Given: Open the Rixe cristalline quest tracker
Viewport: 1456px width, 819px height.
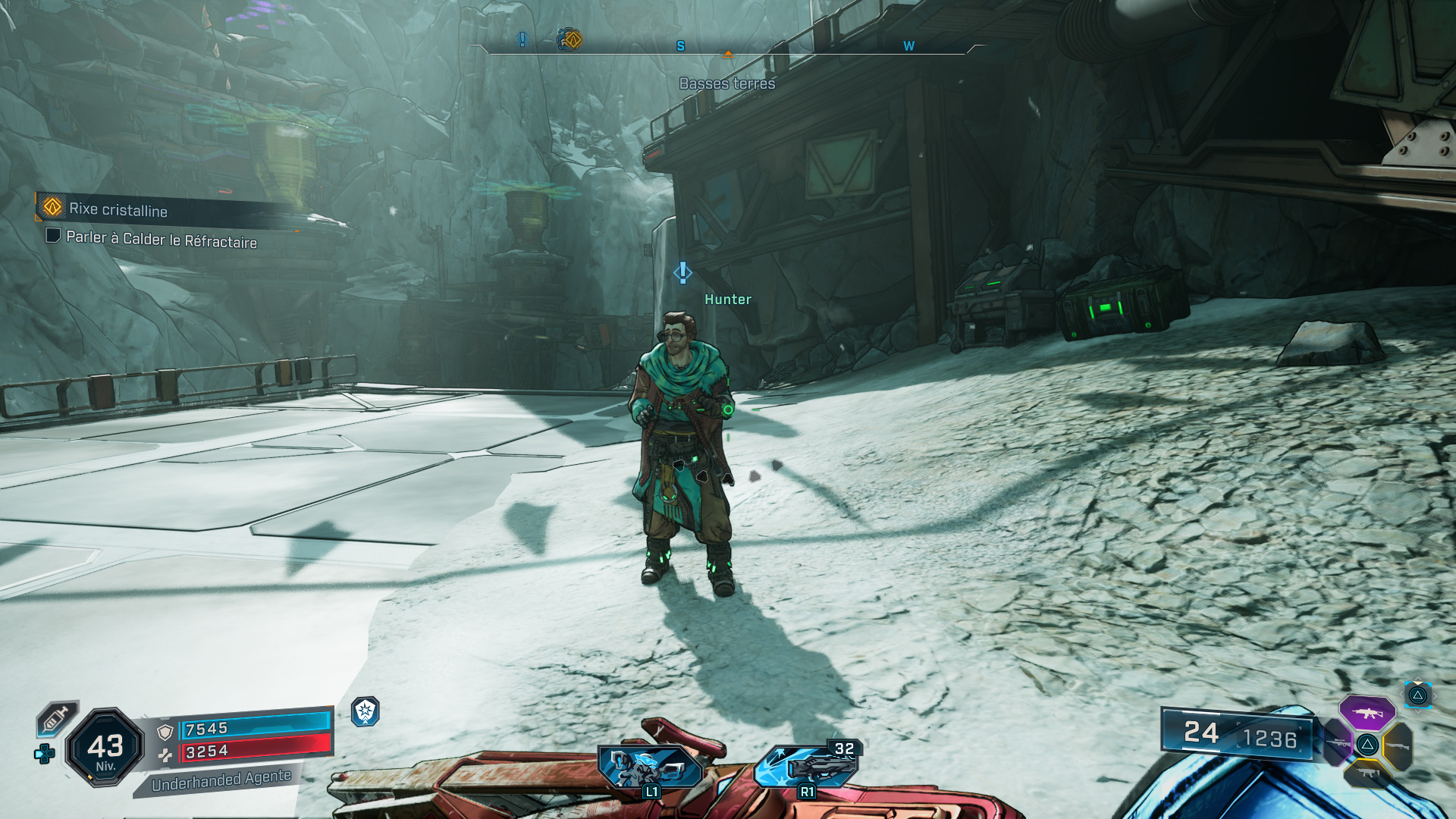Looking at the screenshot, I should pyautogui.click(x=118, y=209).
